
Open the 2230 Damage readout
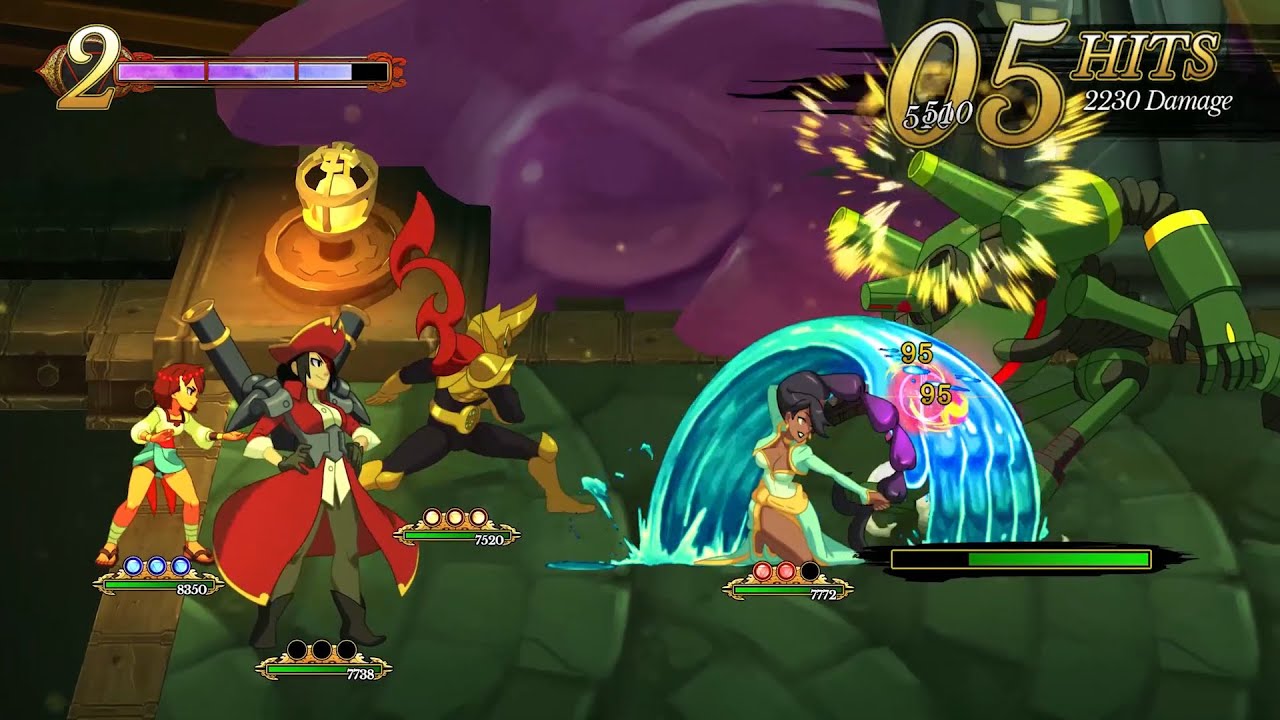click(x=1160, y=100)
